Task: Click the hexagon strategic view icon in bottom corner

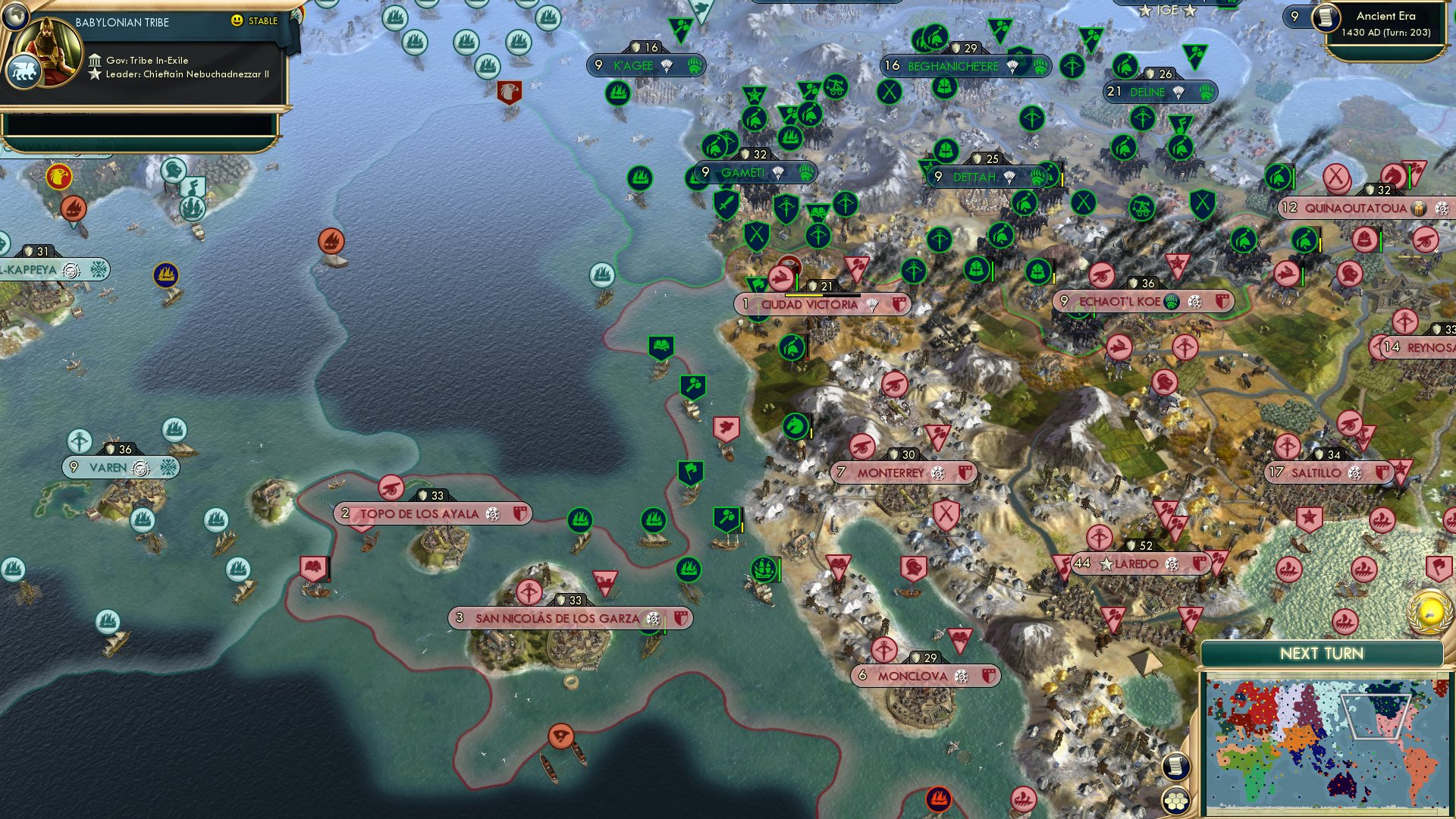Action: [x=1175, y=799]
